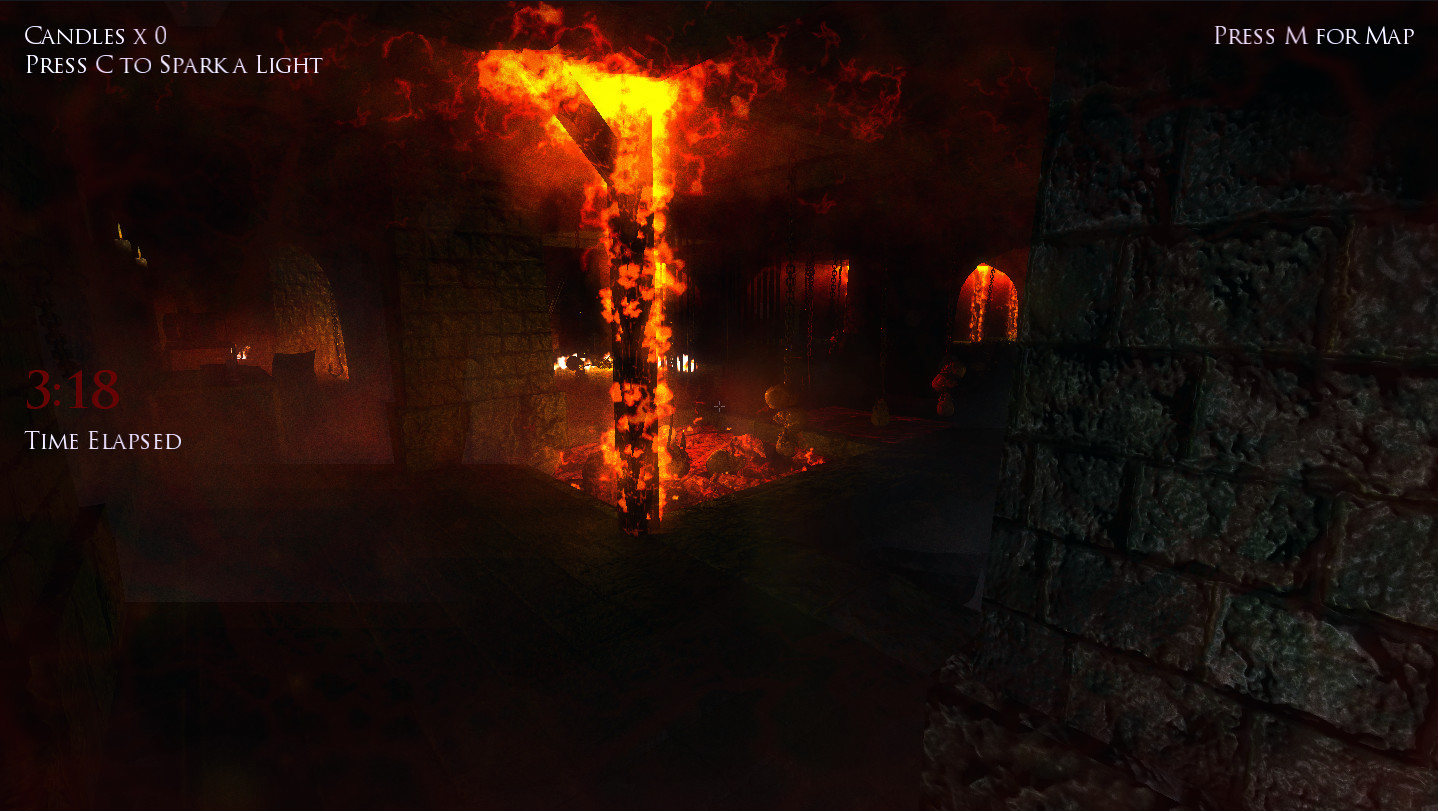Open the Press M for Map menu text
This screenshot has width=1438, height=811.
pos(1312,35)
